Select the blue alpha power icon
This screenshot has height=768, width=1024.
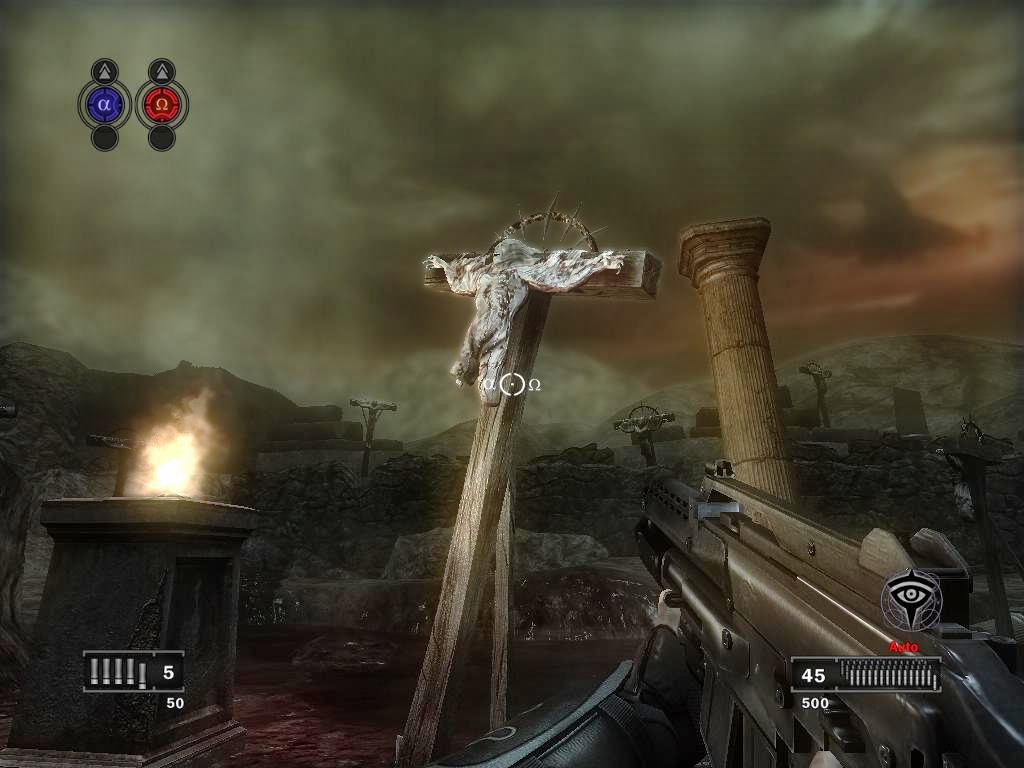click(x=104, y=103)
